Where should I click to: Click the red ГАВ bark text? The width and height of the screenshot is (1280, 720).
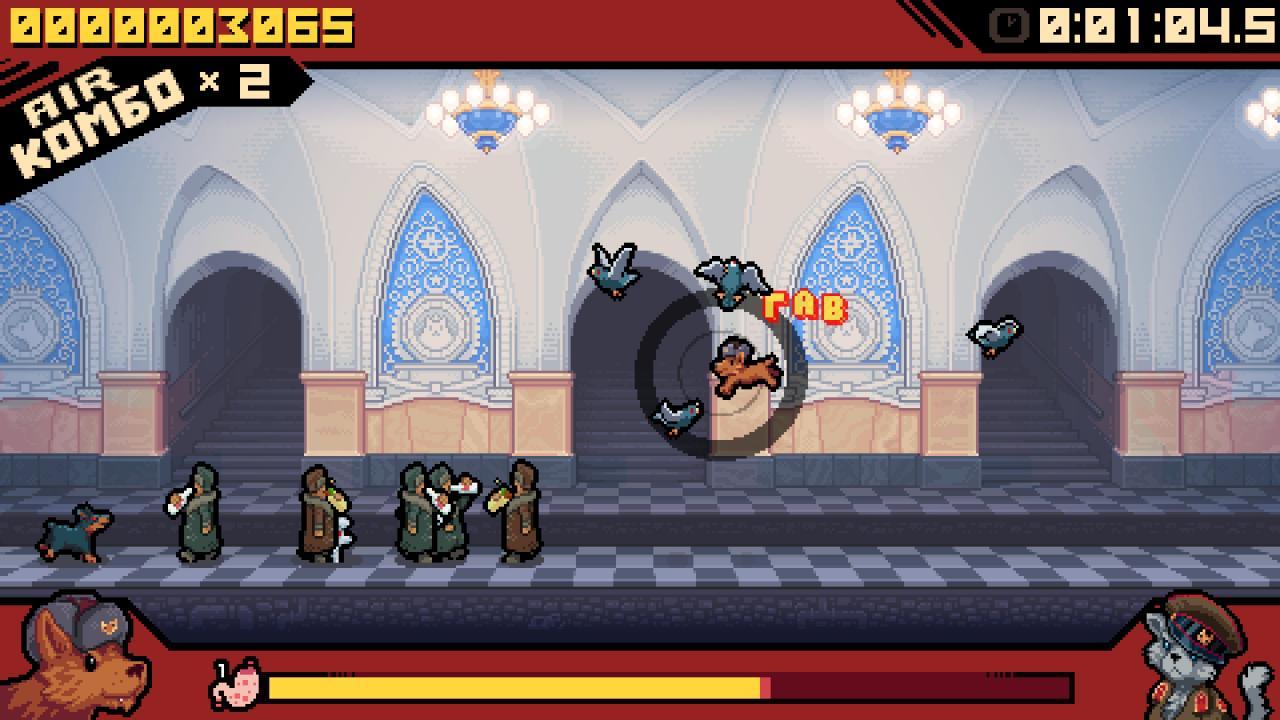click(805, 305)
